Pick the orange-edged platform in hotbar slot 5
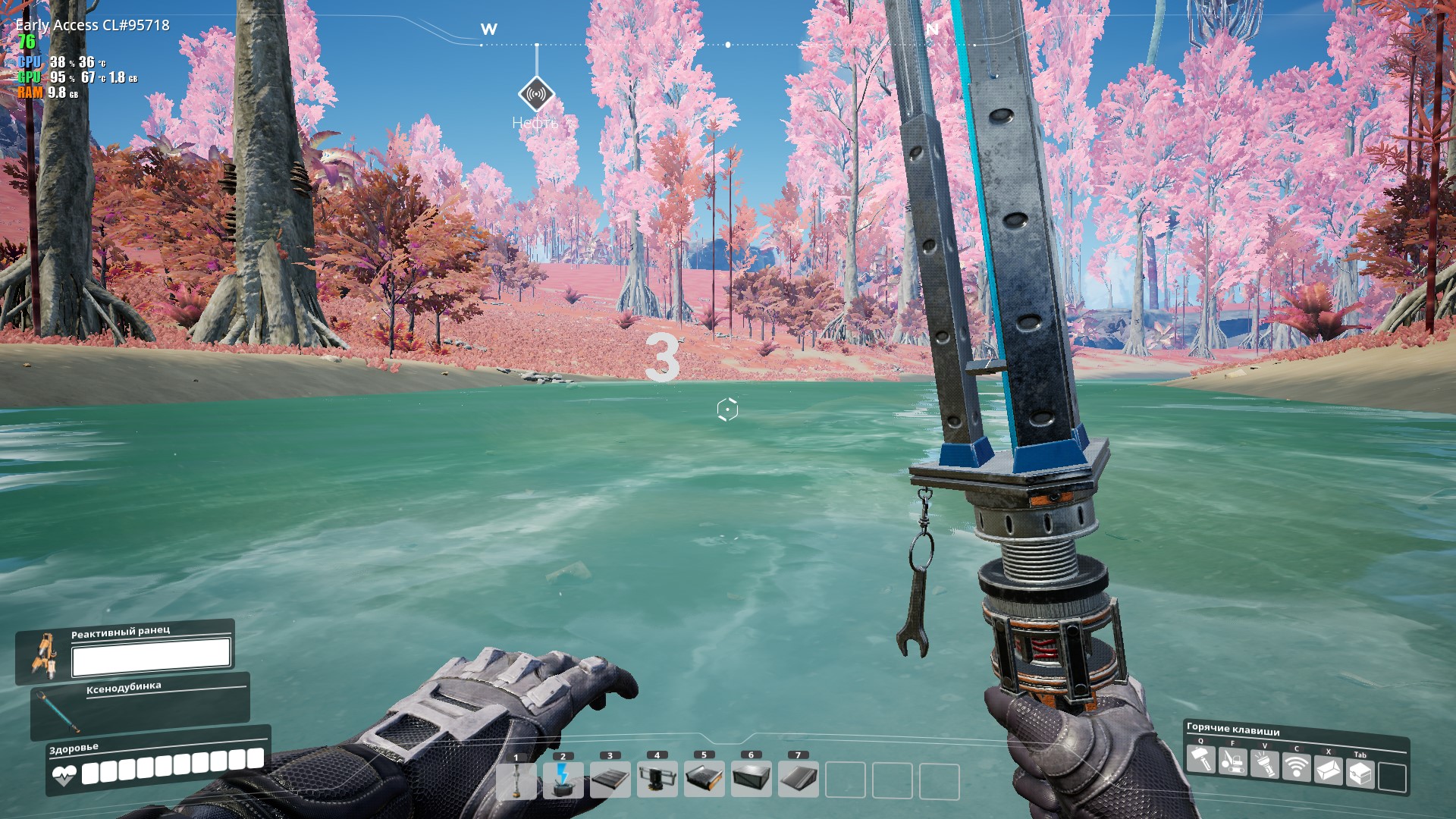The width and height of the screenshot is (1456, 819). [704, 780]
